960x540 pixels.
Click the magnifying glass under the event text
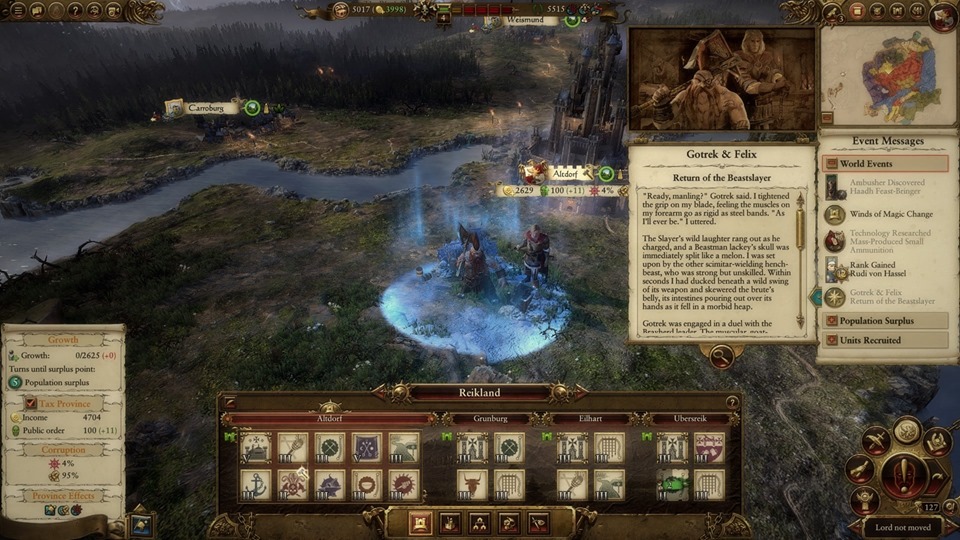point(720,354)
